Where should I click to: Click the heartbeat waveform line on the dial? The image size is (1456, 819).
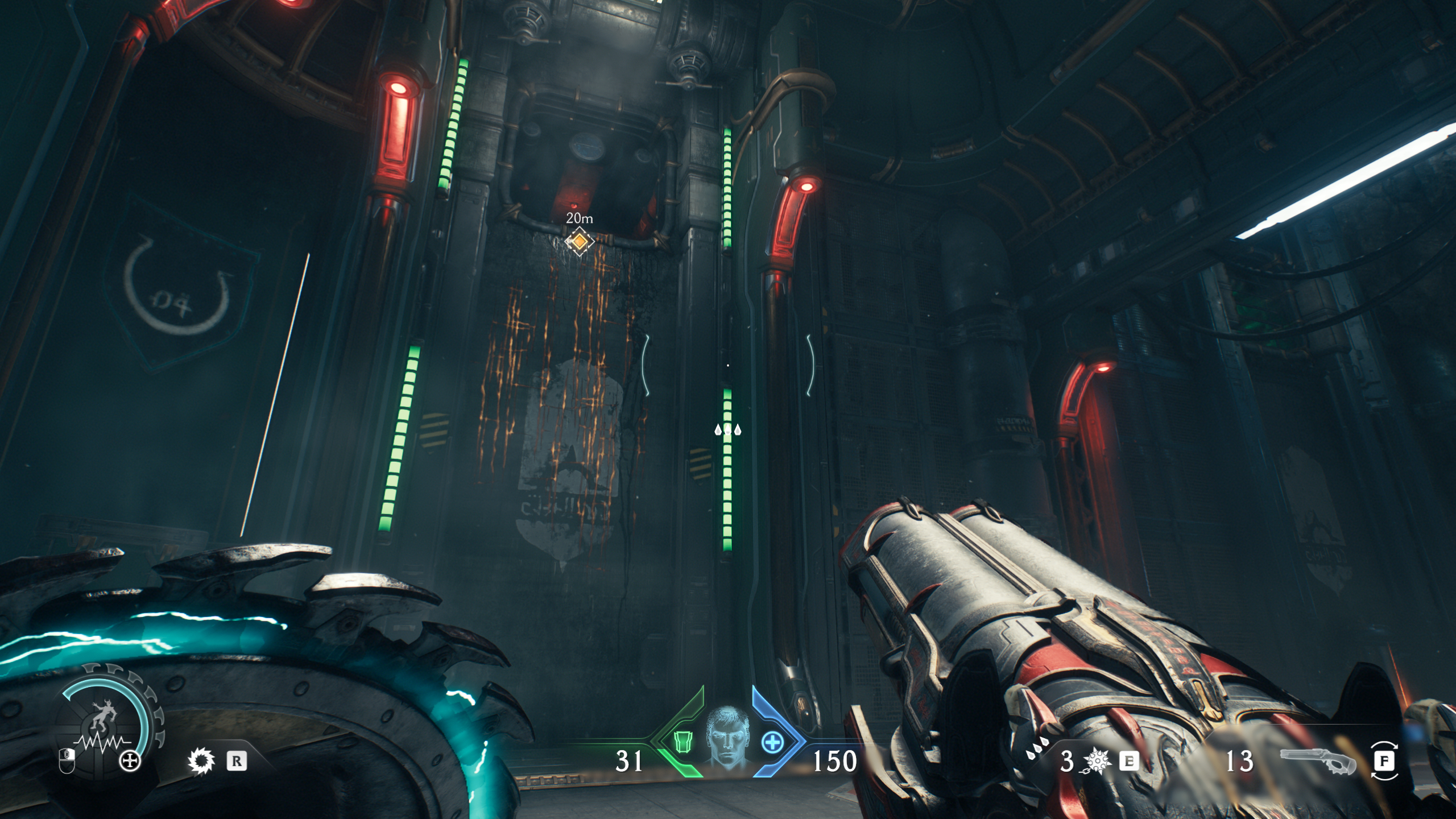[102, 742]
